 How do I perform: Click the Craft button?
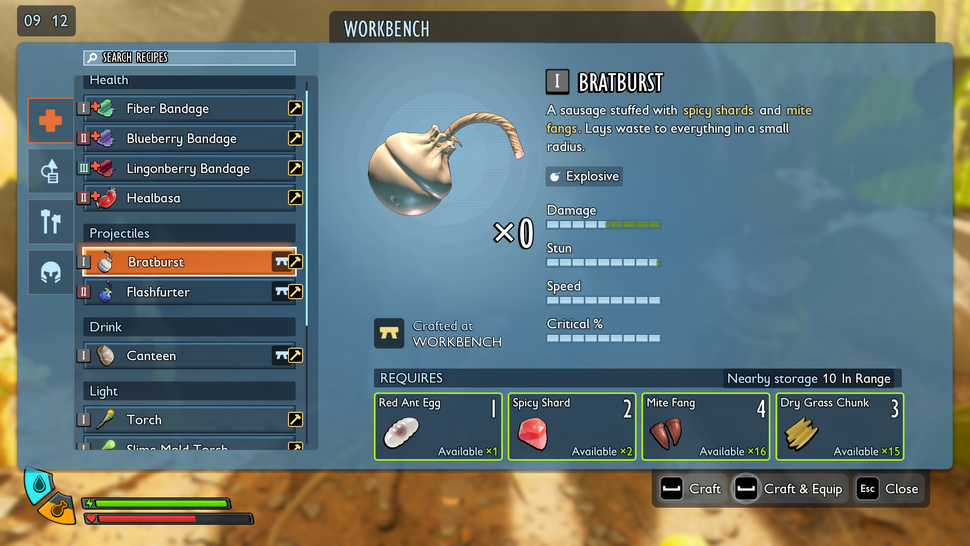pos(691,489)
